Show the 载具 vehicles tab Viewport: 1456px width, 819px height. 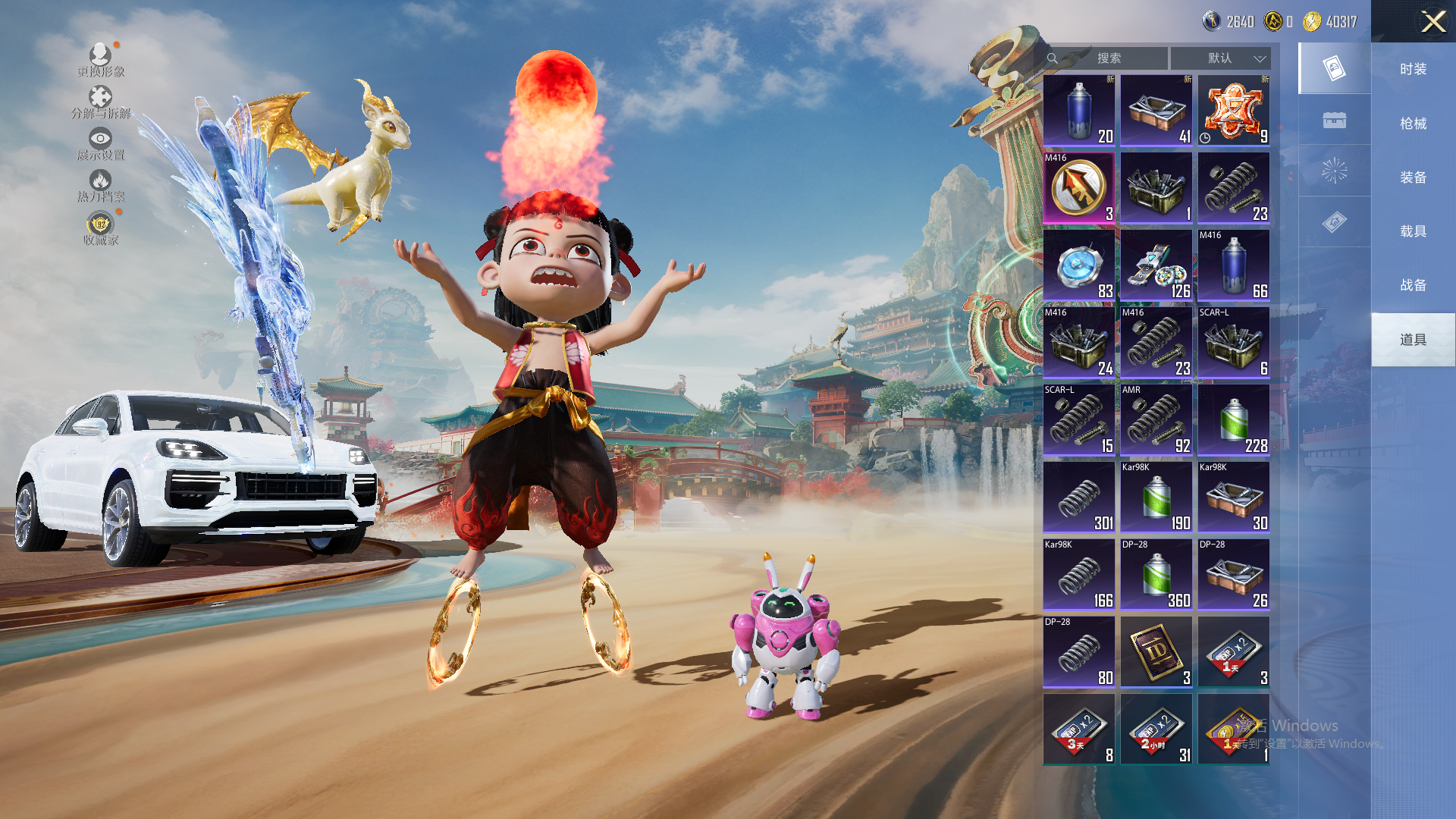pos(1413,231)
